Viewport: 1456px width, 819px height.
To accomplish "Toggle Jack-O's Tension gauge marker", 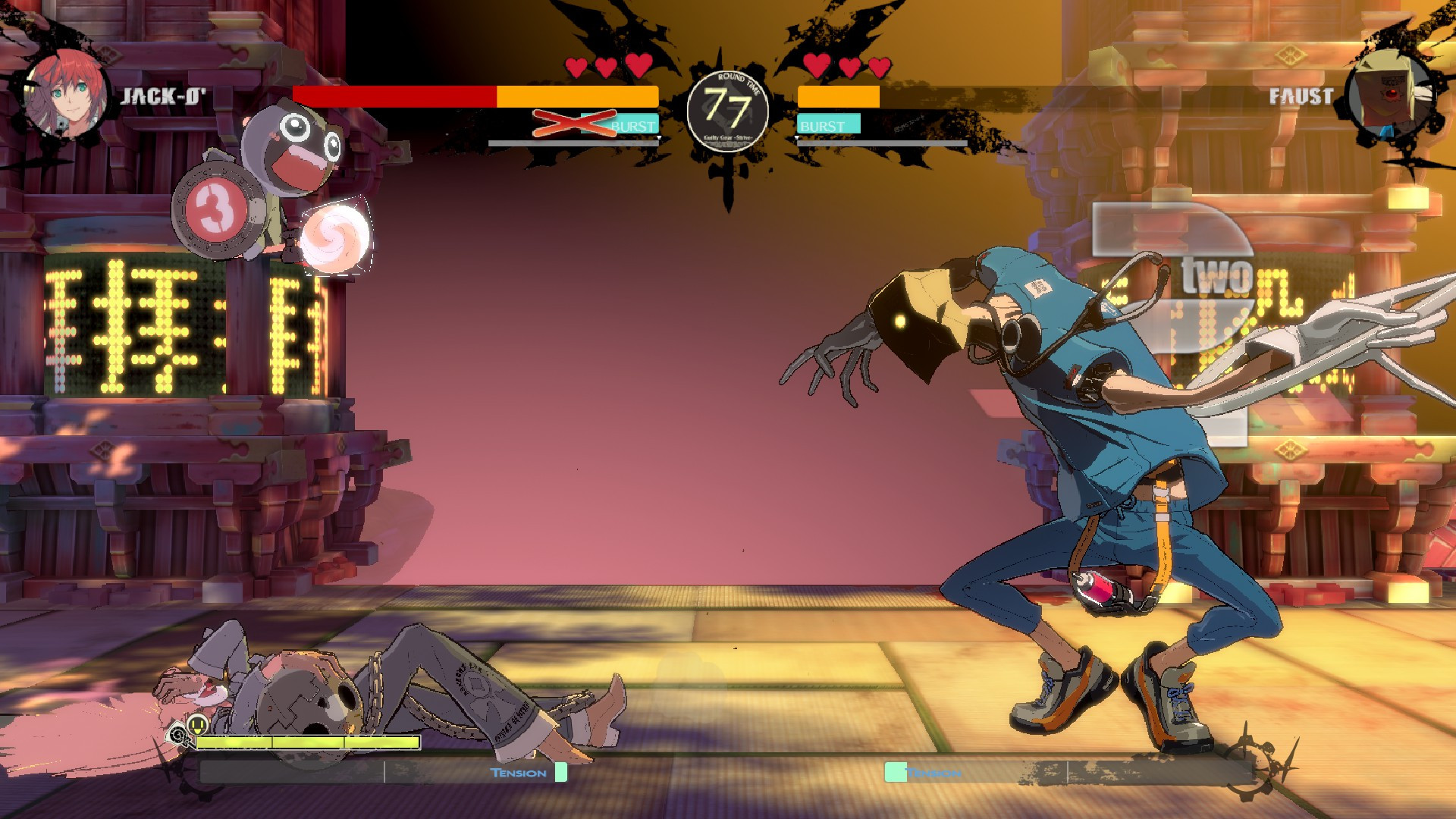I will click(x=560, y=772).
